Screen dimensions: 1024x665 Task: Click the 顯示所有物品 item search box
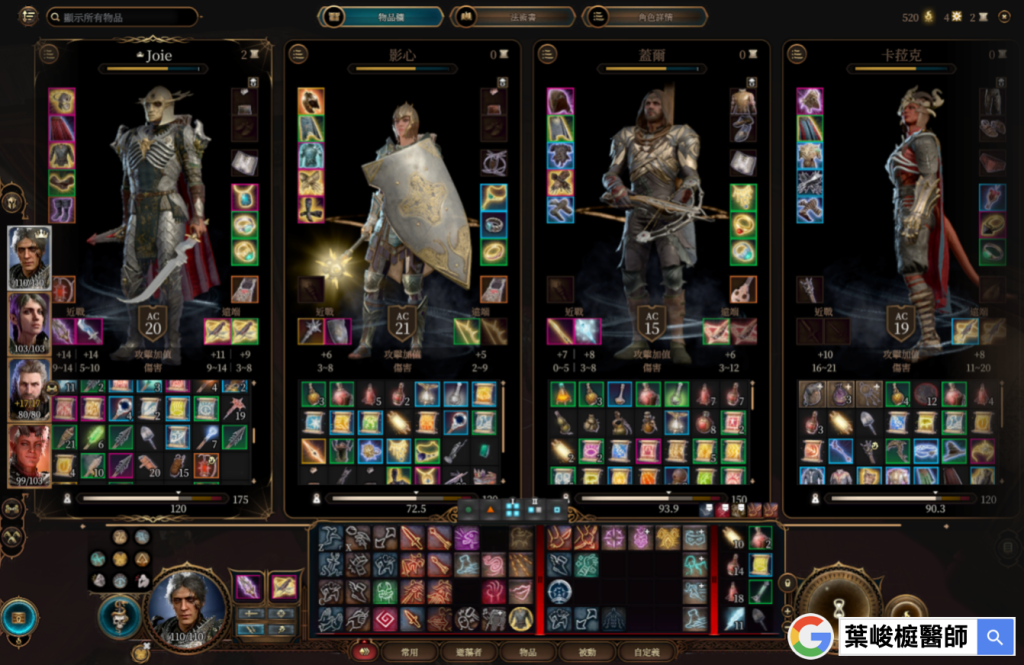tap(120, 17)
